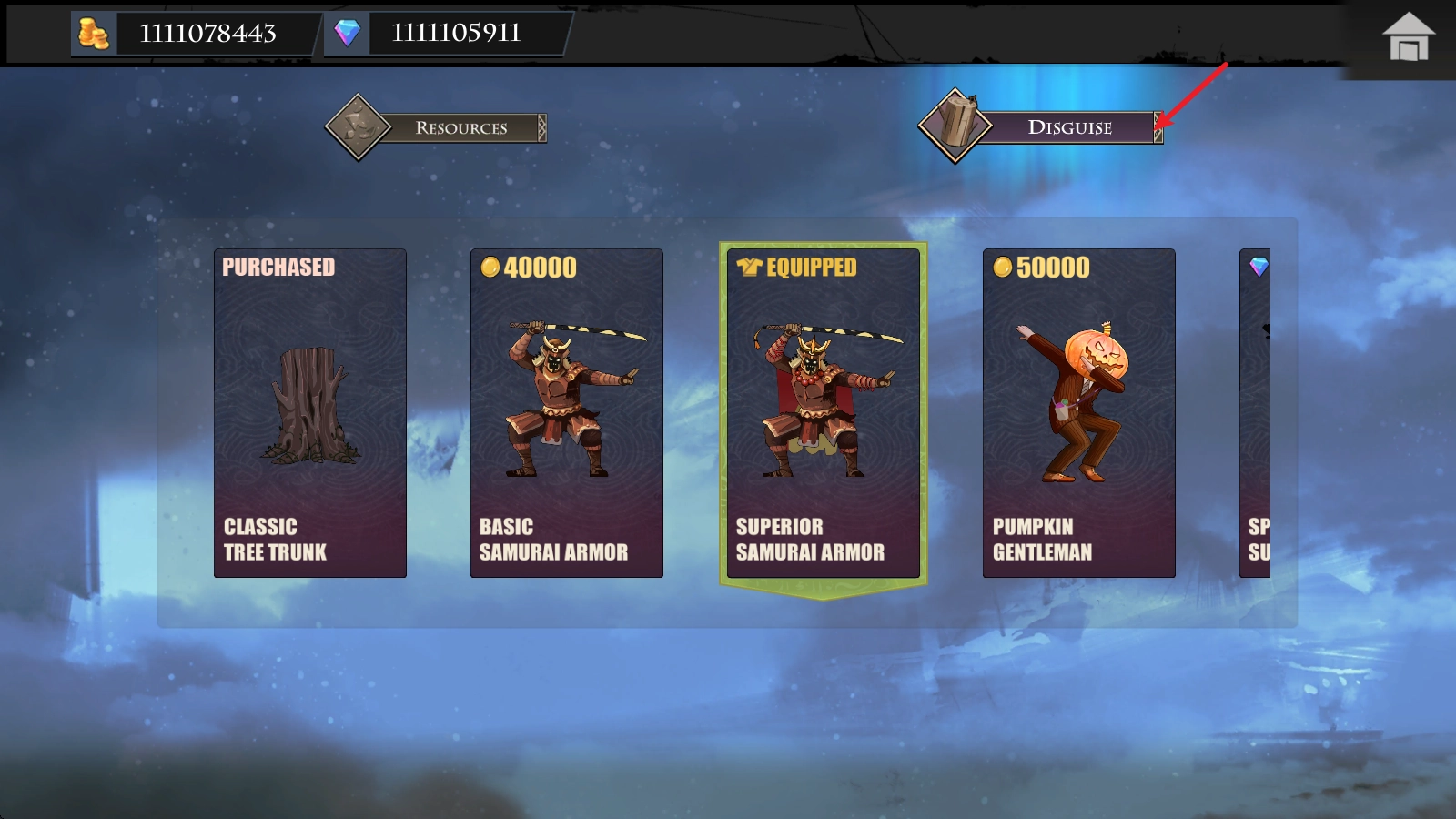This screenshot has width=1456, height=819.
Task: Choose the equipped Superior Samurai Armor card
Action: [824, 413]
